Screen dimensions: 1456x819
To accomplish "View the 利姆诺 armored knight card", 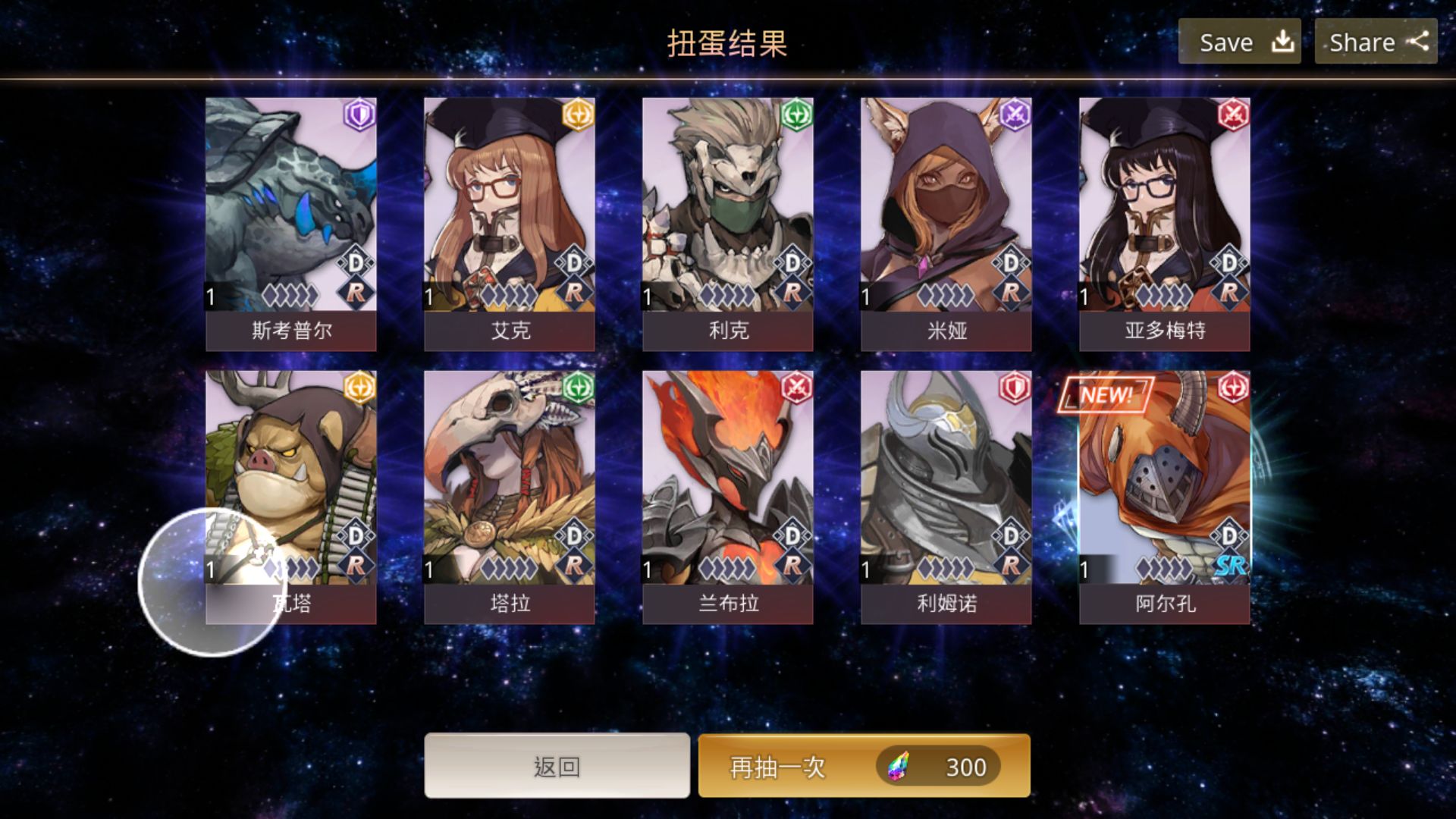I will [x=946, y=497].
